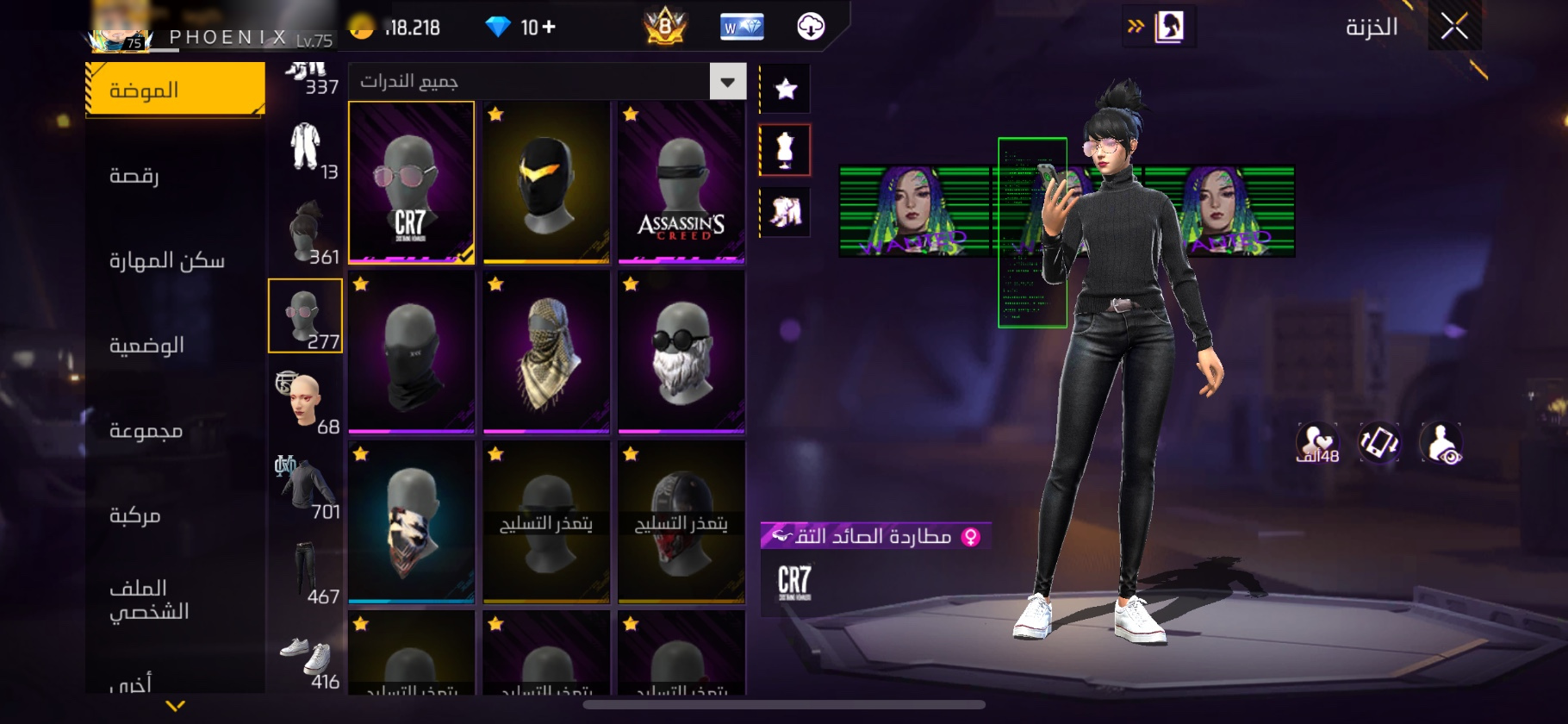Close the vault screen
1568x724 pixels.
coord(1454,28)
